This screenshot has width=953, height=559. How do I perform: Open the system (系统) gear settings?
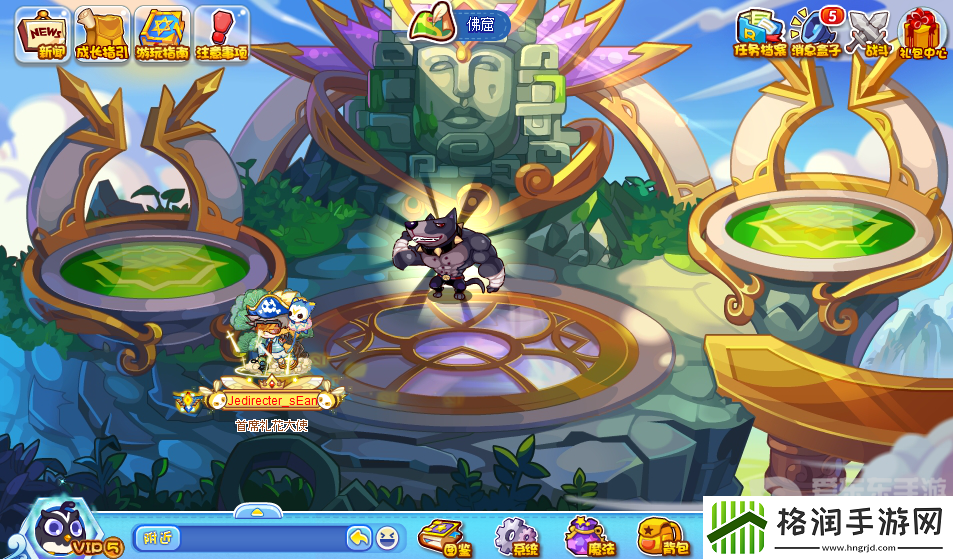(517, 535)
